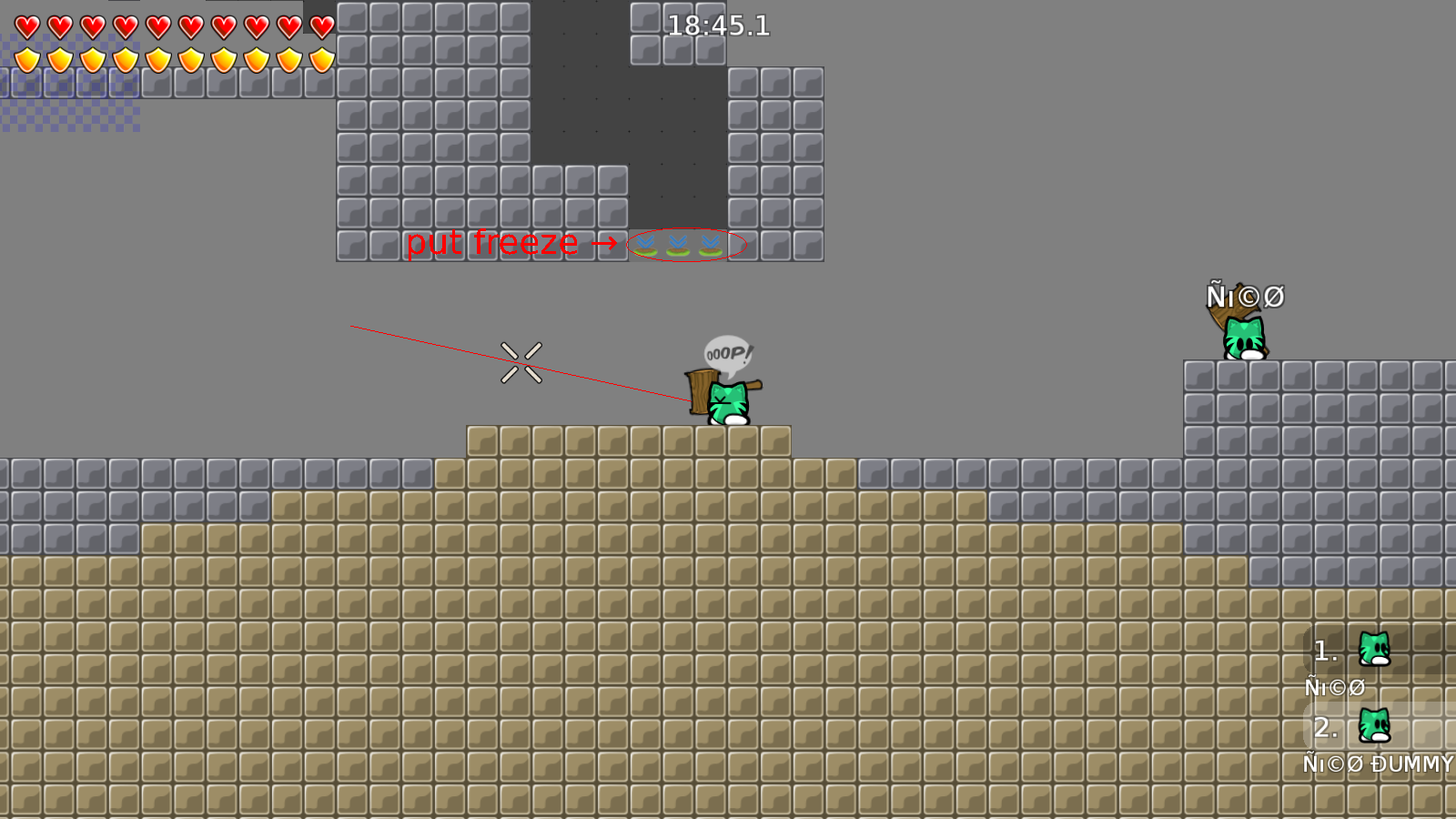1456x819 pixels.
Task: Select the Ñı©Ø ÐUMMY scoreboard entry
Action: coord(1377,764)
